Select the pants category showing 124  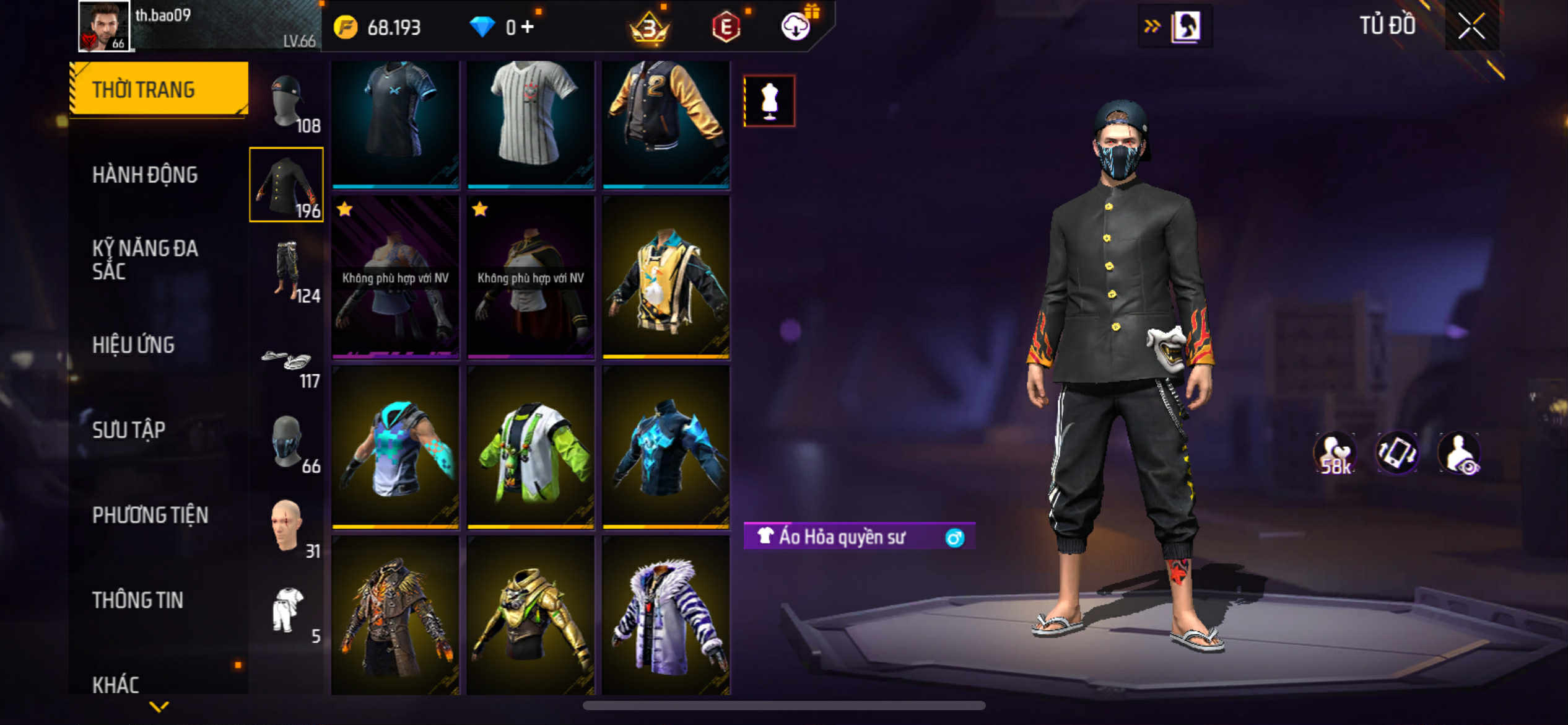click(x=287, y=271)
